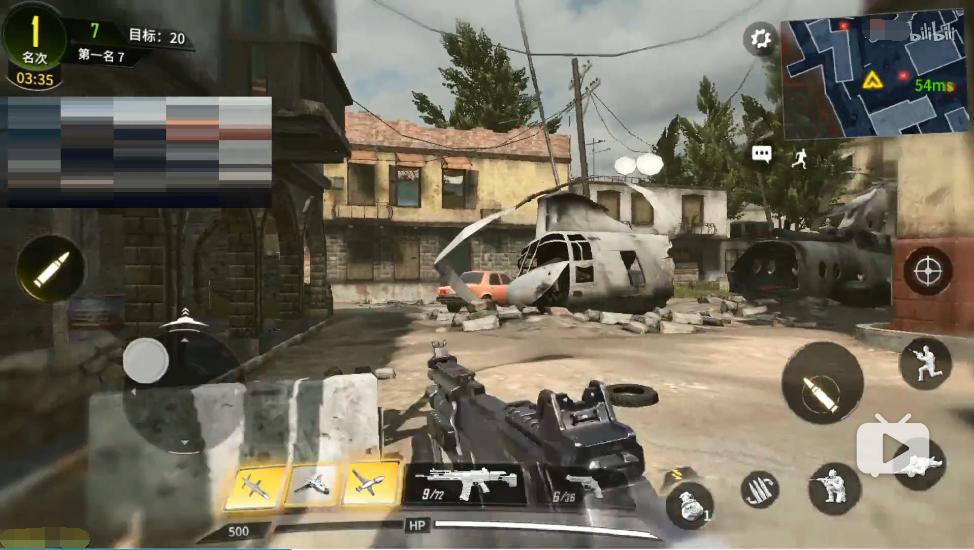
Task: Tap the large bullet fire button
Action: pyautogui.click(x=822, y=383)
